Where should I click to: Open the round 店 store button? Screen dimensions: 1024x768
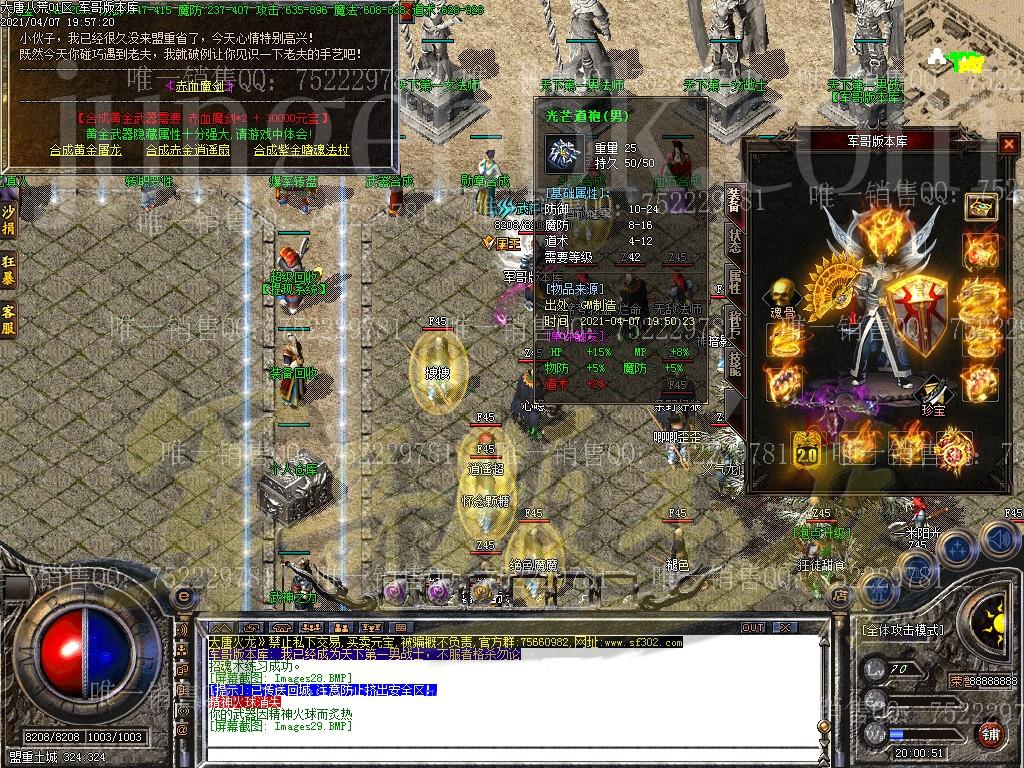(x=840, y=596)
